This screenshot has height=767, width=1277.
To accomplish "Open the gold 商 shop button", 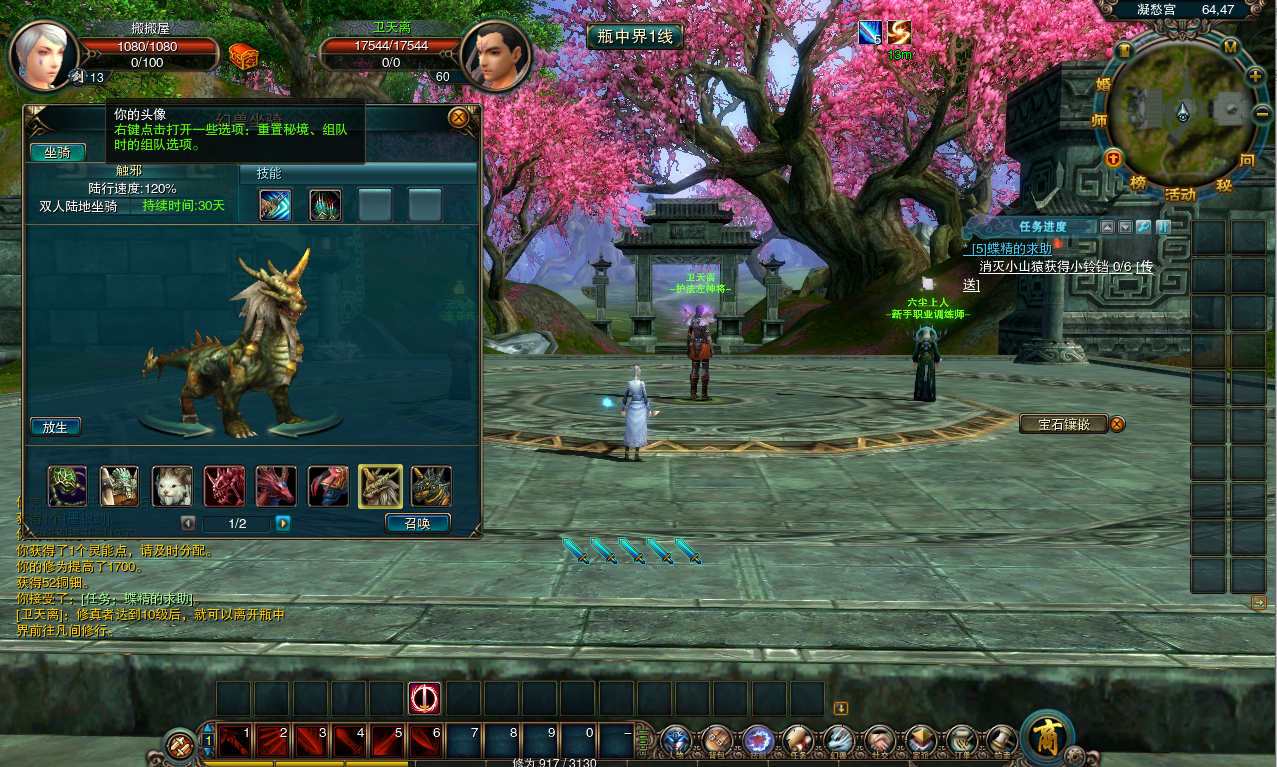I will coord(1044,736).
